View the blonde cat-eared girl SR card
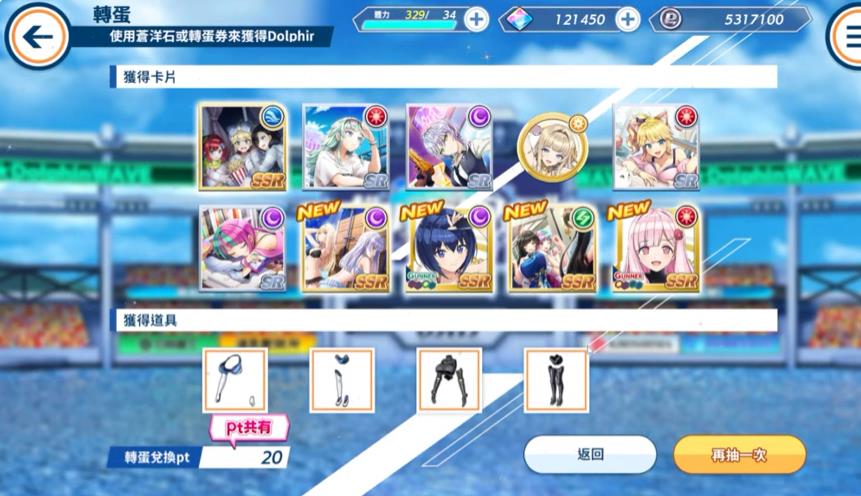 coord(656,147)
